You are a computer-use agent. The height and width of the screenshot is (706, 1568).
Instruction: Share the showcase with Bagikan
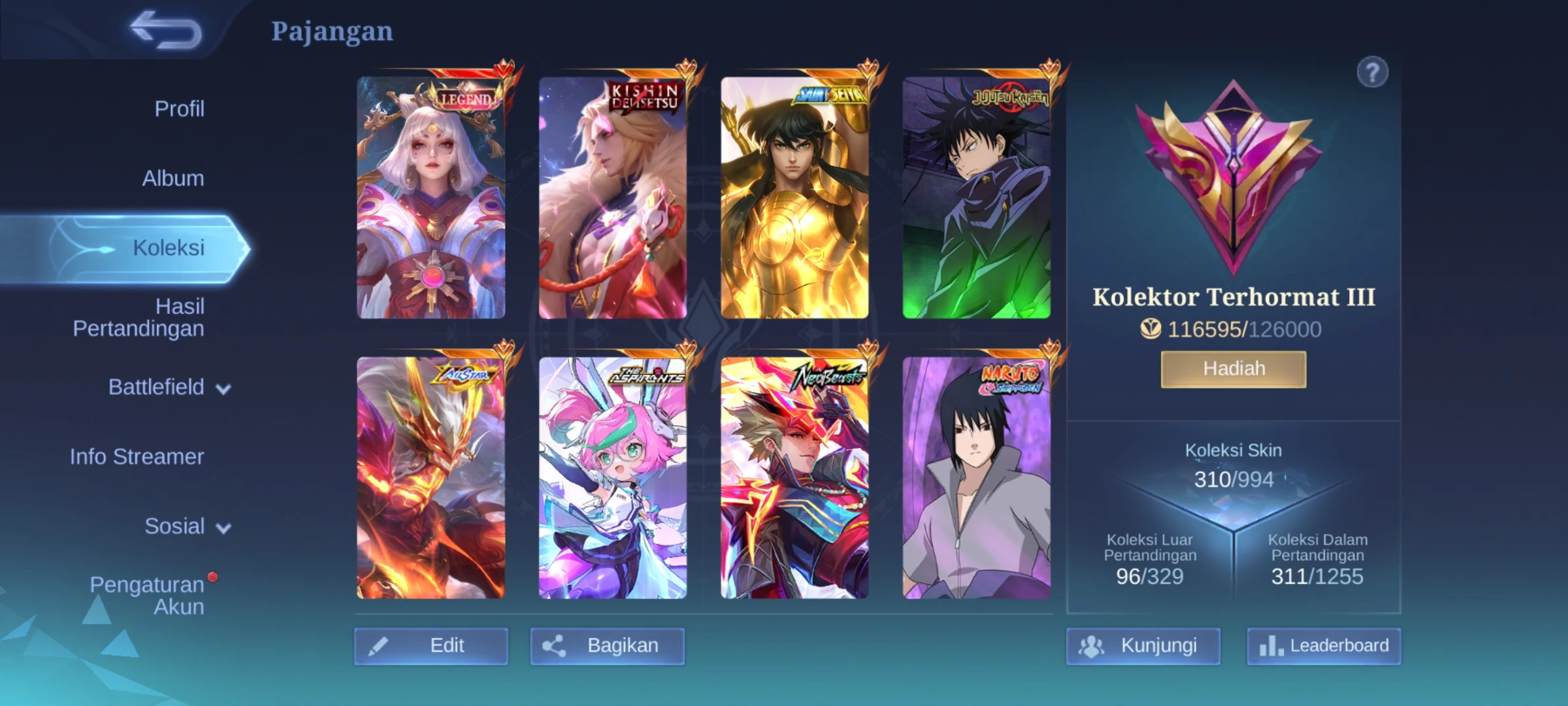click(607, 646)
